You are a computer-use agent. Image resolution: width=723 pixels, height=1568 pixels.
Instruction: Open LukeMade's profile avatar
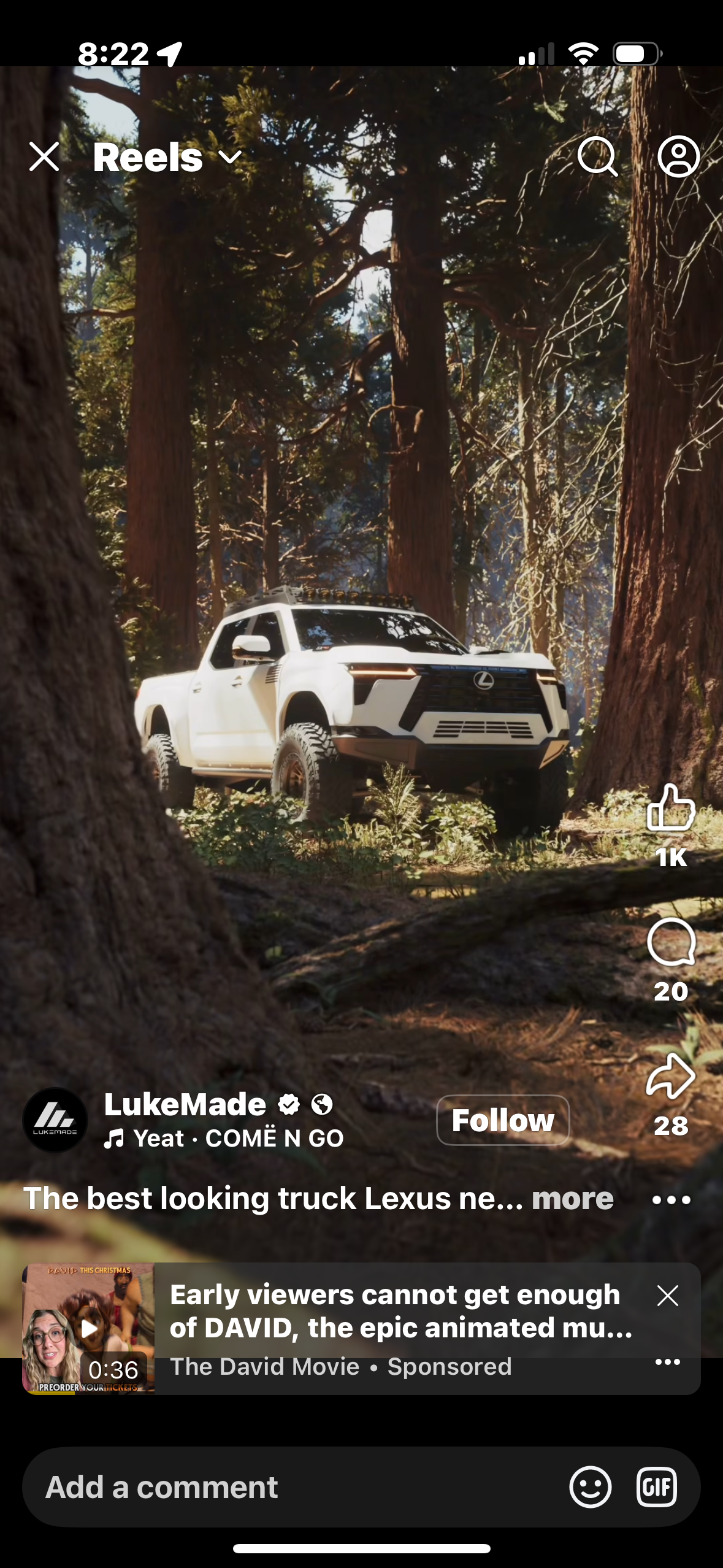click(55, 1120)
